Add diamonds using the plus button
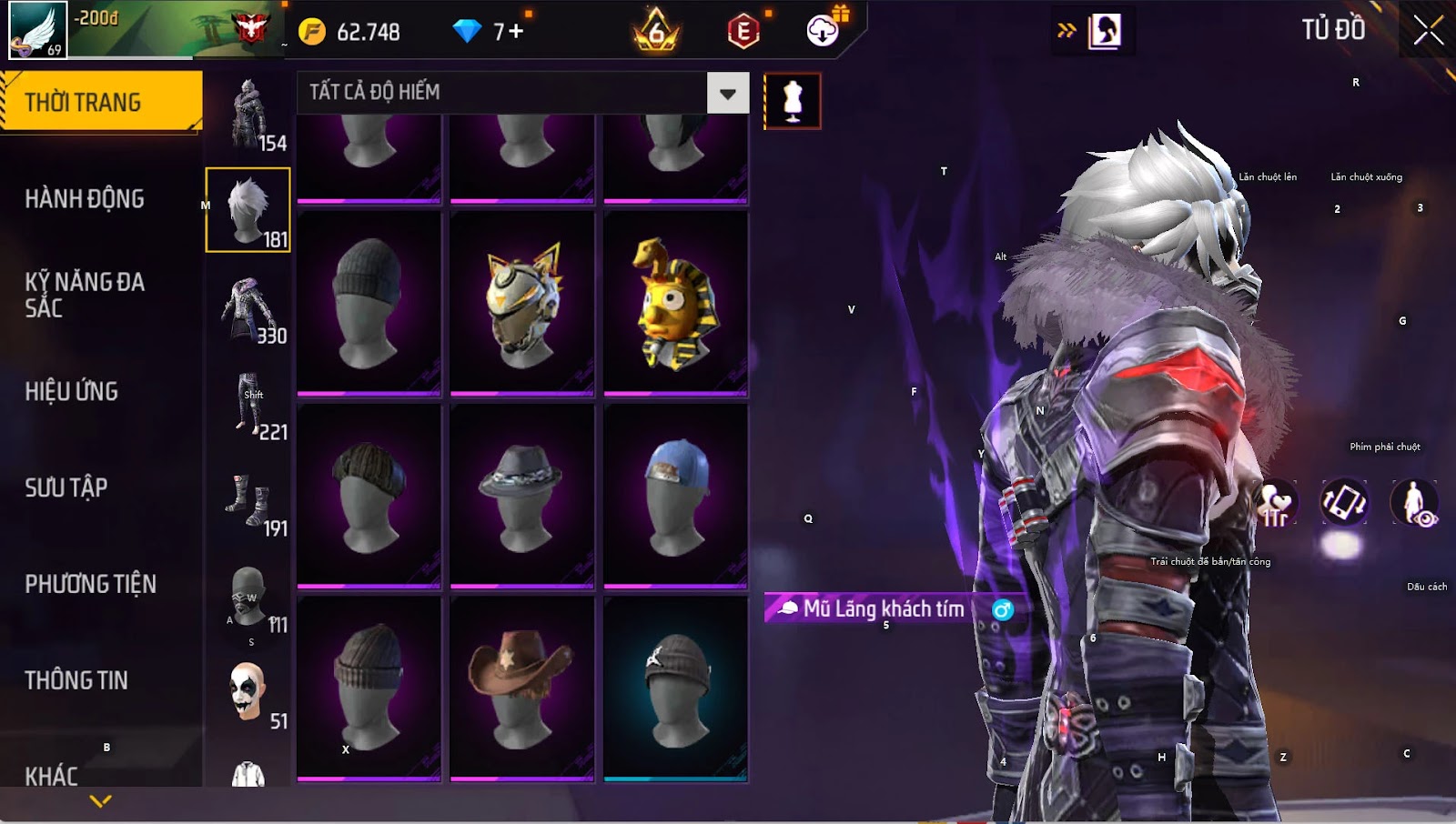The height and width of the screenshot is (824, 1456). pos(516,32)
